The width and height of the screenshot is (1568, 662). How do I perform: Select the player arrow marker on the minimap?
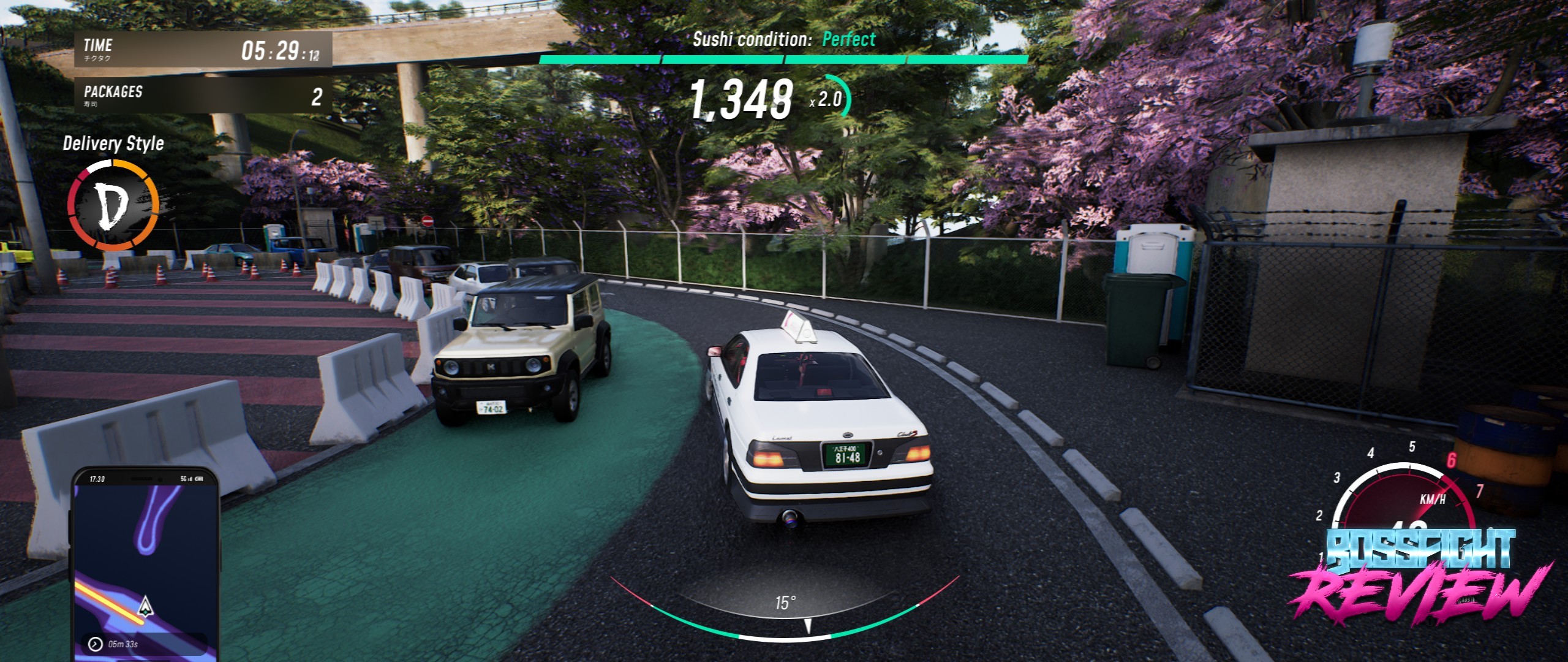coord(145,606)
